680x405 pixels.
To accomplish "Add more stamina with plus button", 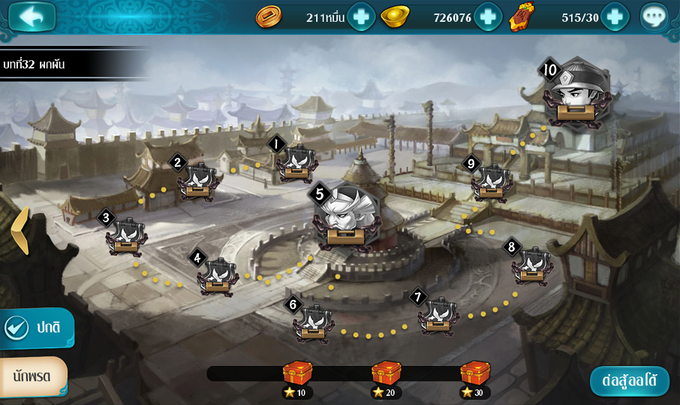I will 614,16.
